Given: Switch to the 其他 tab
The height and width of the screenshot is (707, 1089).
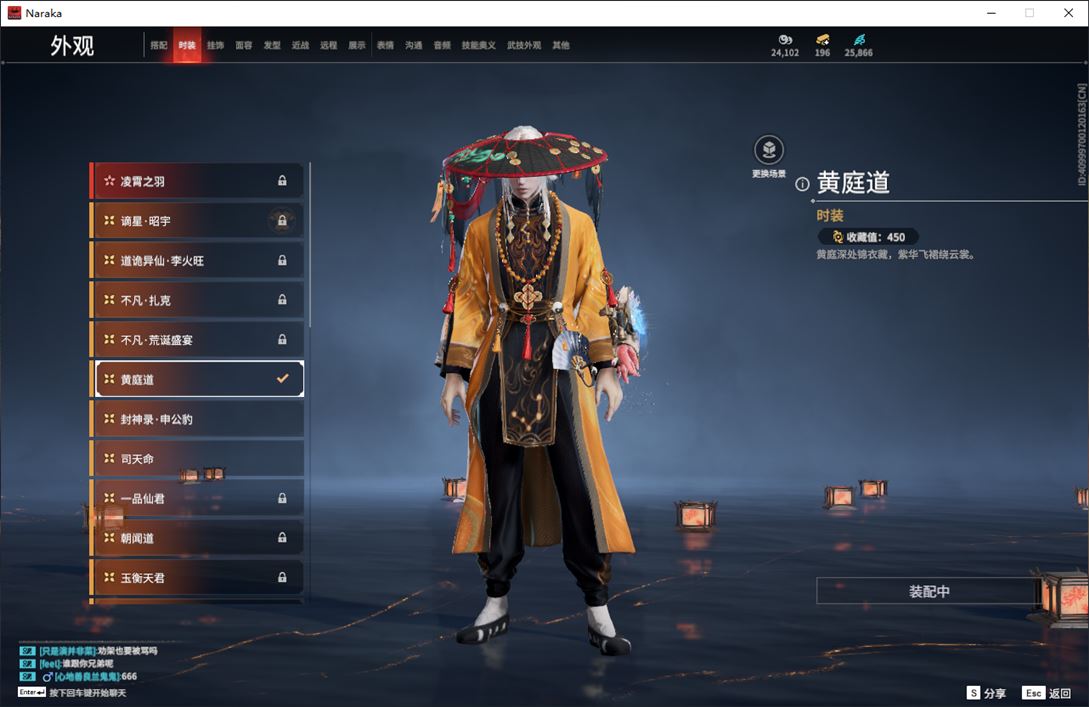Looking at the screenshot, I should pos(561,46).
